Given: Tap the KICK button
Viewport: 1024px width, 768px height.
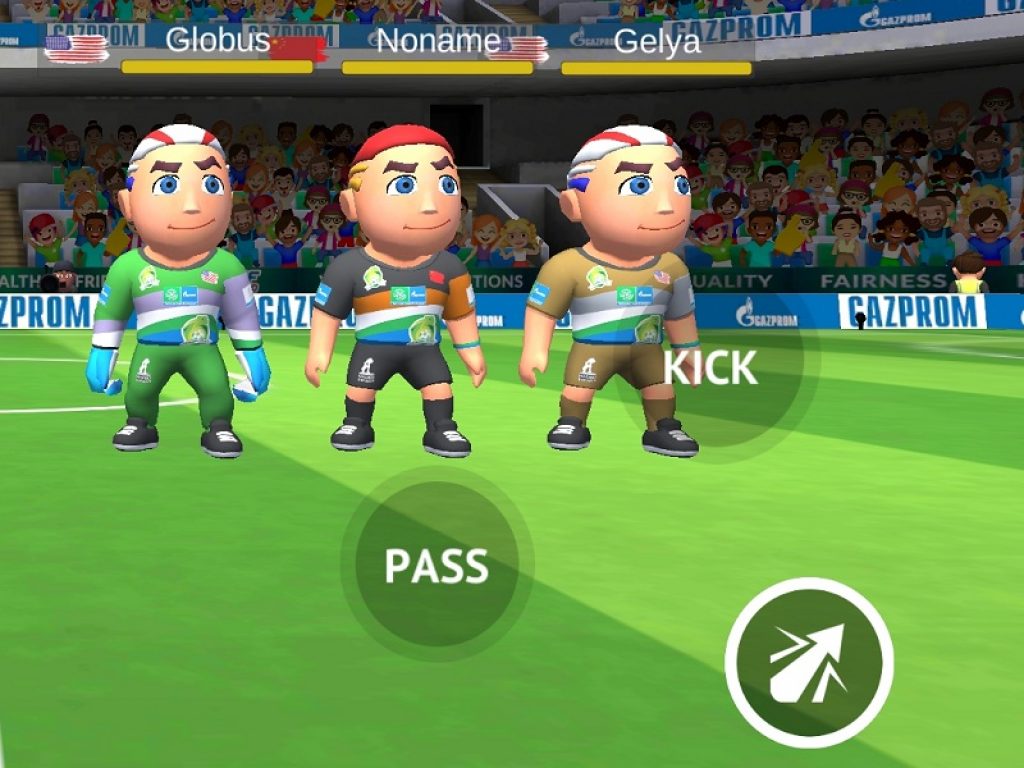Looking at the screenshot, I should [x=712, y=368].
